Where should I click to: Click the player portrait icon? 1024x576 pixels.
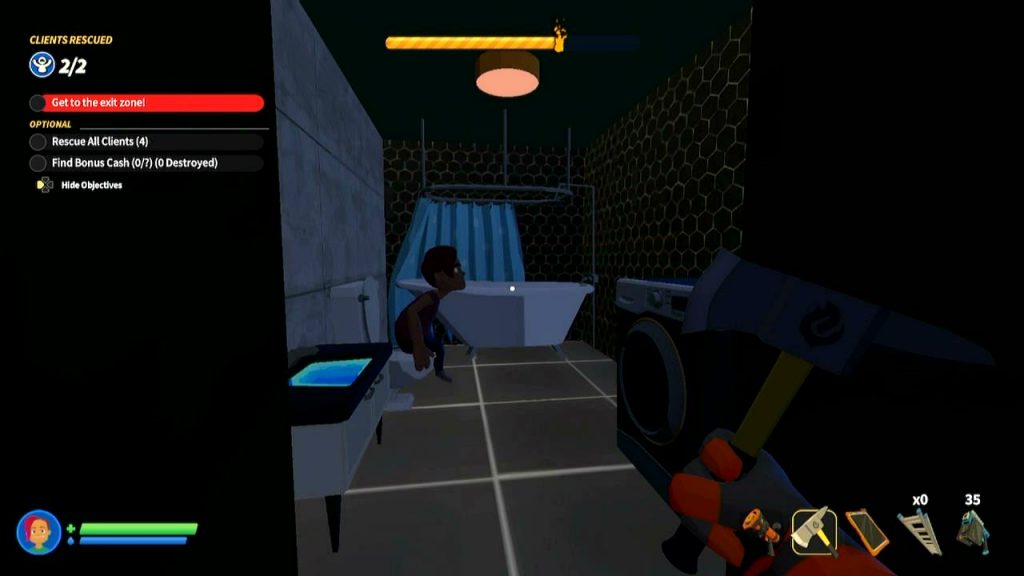click(39, 532)
